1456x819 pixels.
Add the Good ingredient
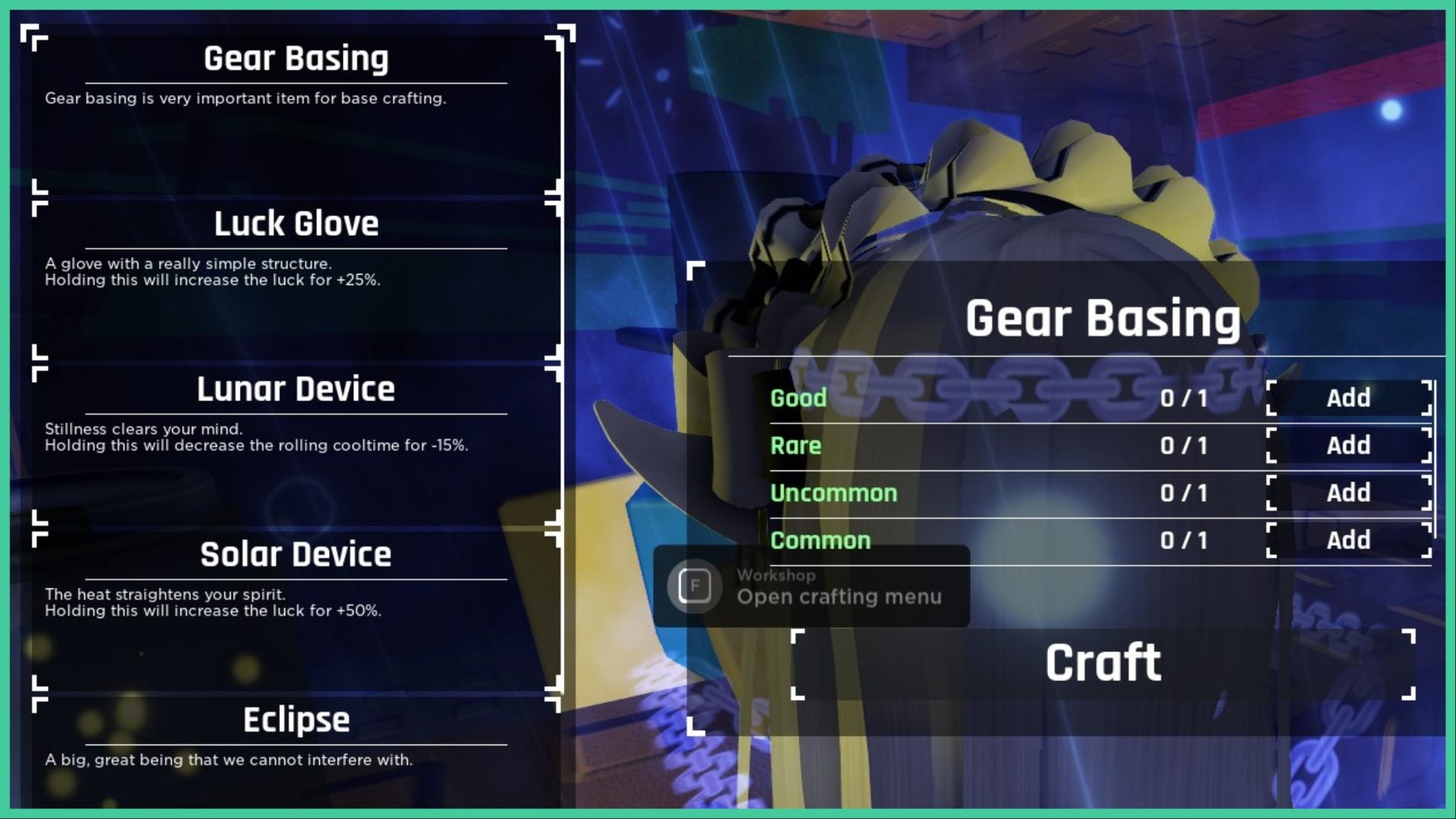(1348, 398)
